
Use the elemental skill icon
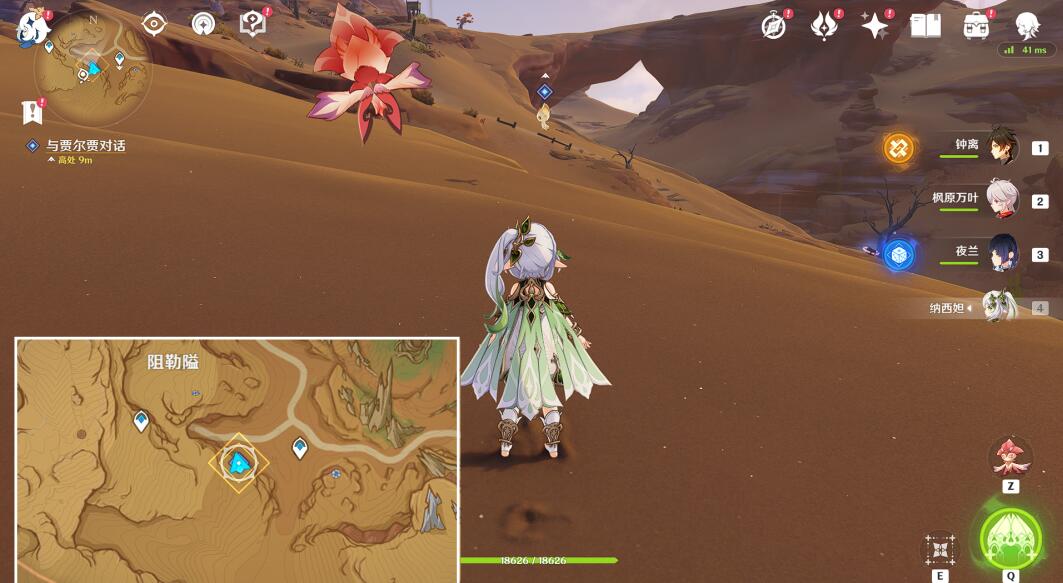click(940, 549)
